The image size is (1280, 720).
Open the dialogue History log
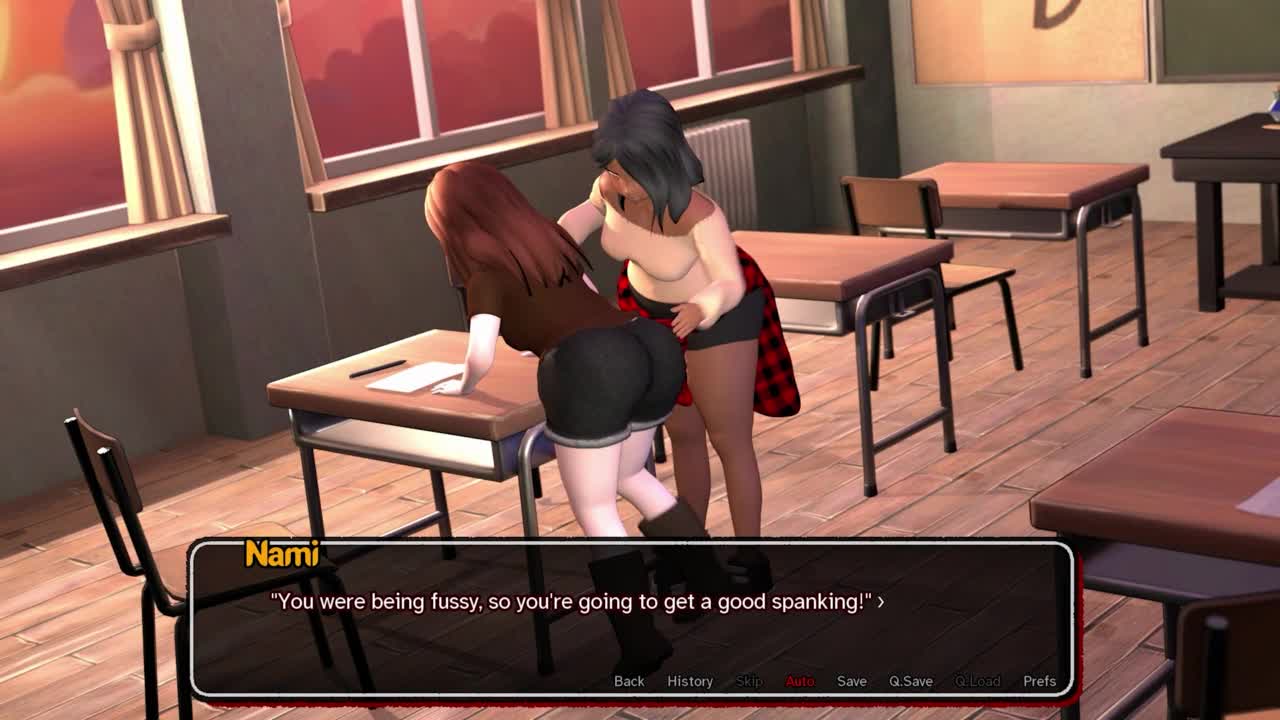point(690,681)
